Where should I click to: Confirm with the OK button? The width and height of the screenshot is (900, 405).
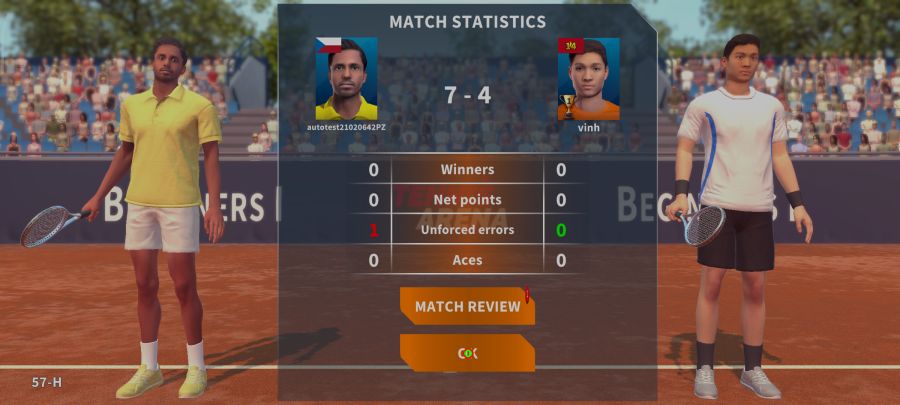tap(467, 353)
